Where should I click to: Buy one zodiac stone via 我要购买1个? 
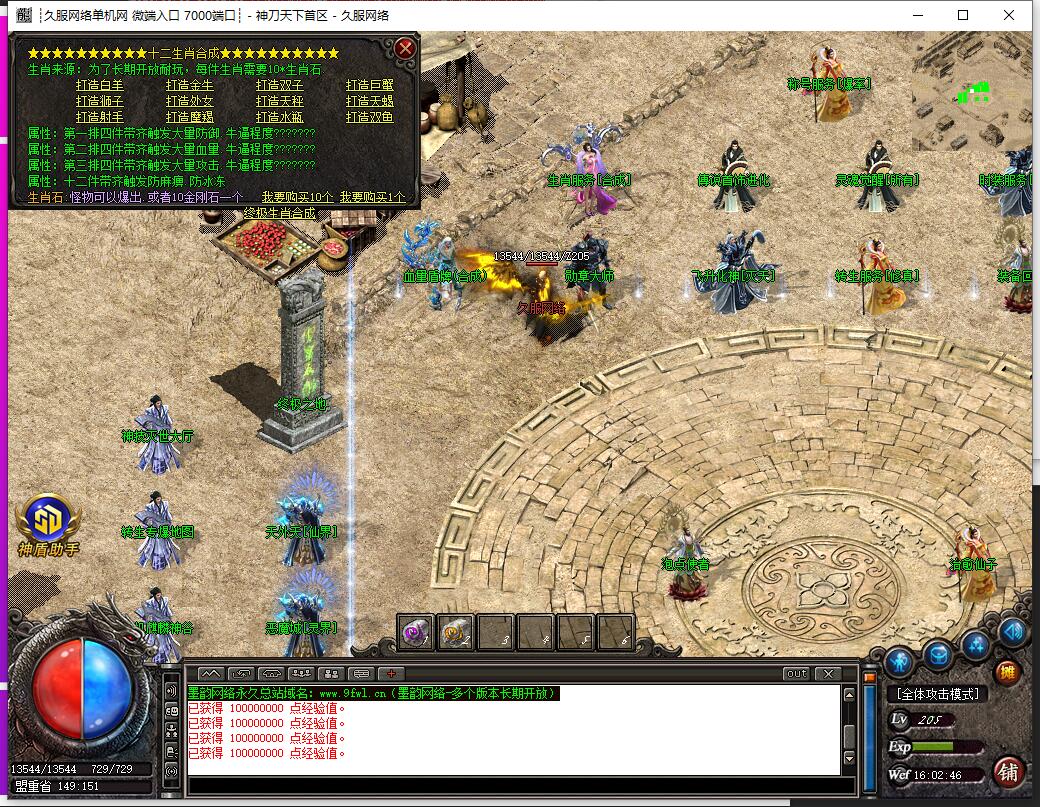[373, 198]
